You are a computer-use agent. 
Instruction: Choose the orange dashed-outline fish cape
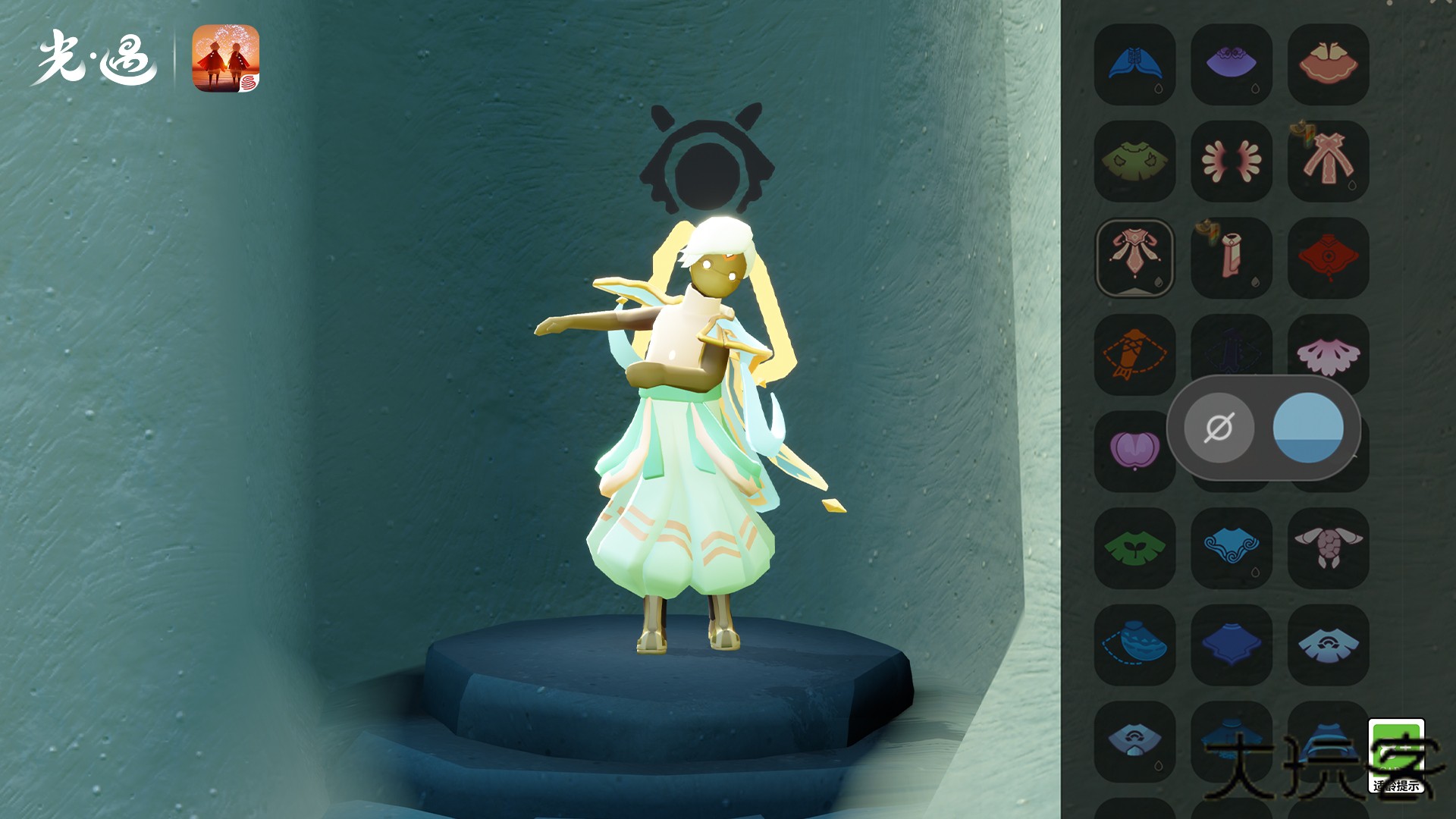click(x=1134, y=354)
